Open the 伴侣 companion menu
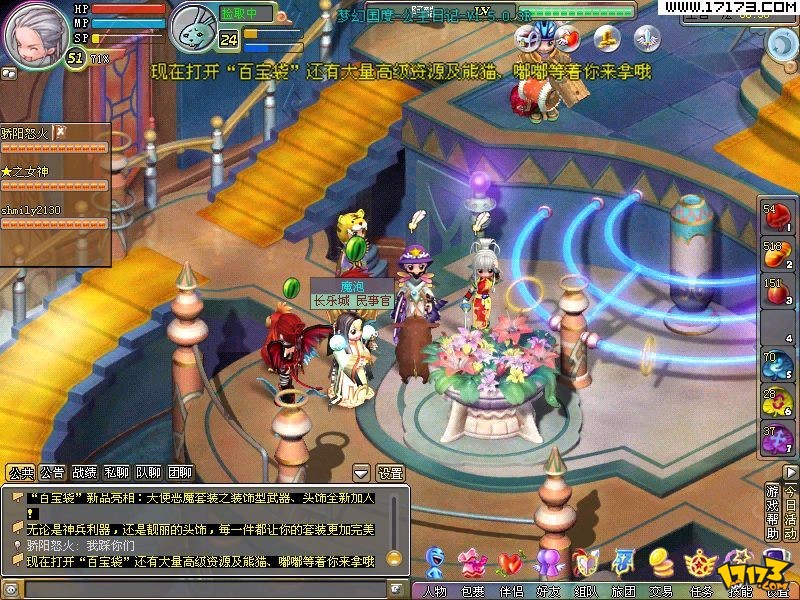 click(510, 591)
